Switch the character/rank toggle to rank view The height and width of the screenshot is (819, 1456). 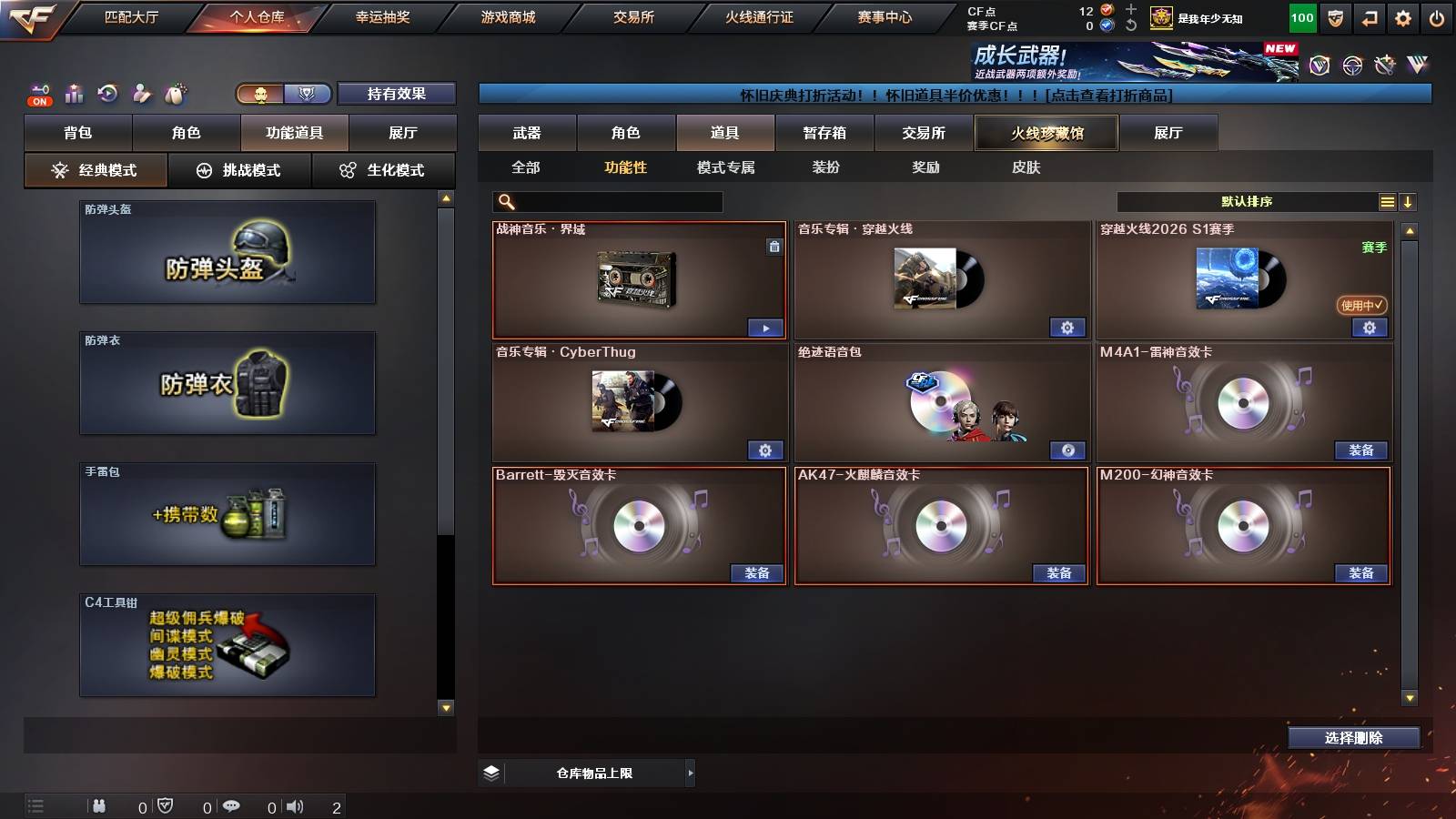tap(307, 94)
